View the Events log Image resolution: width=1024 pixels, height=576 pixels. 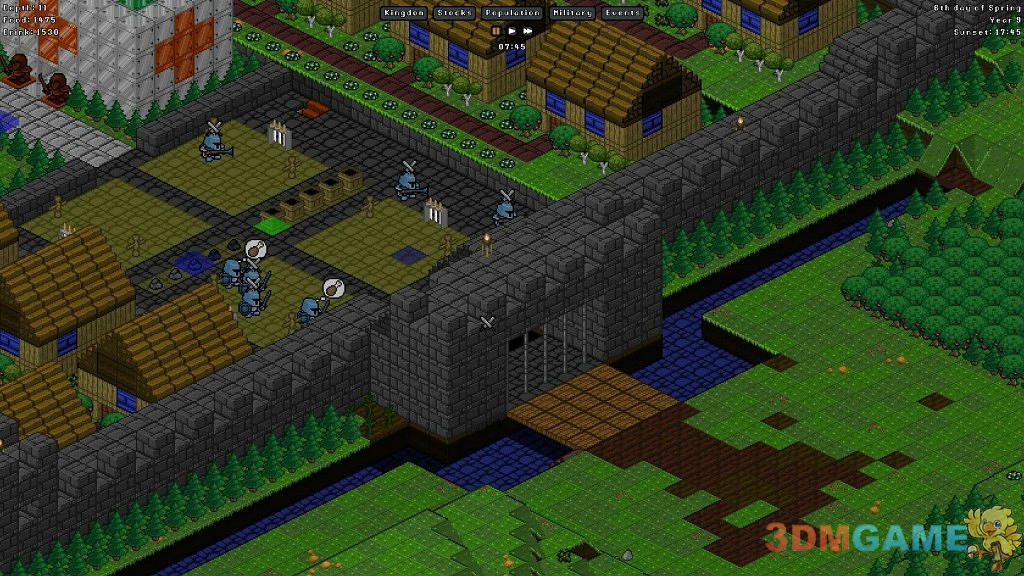622,14
